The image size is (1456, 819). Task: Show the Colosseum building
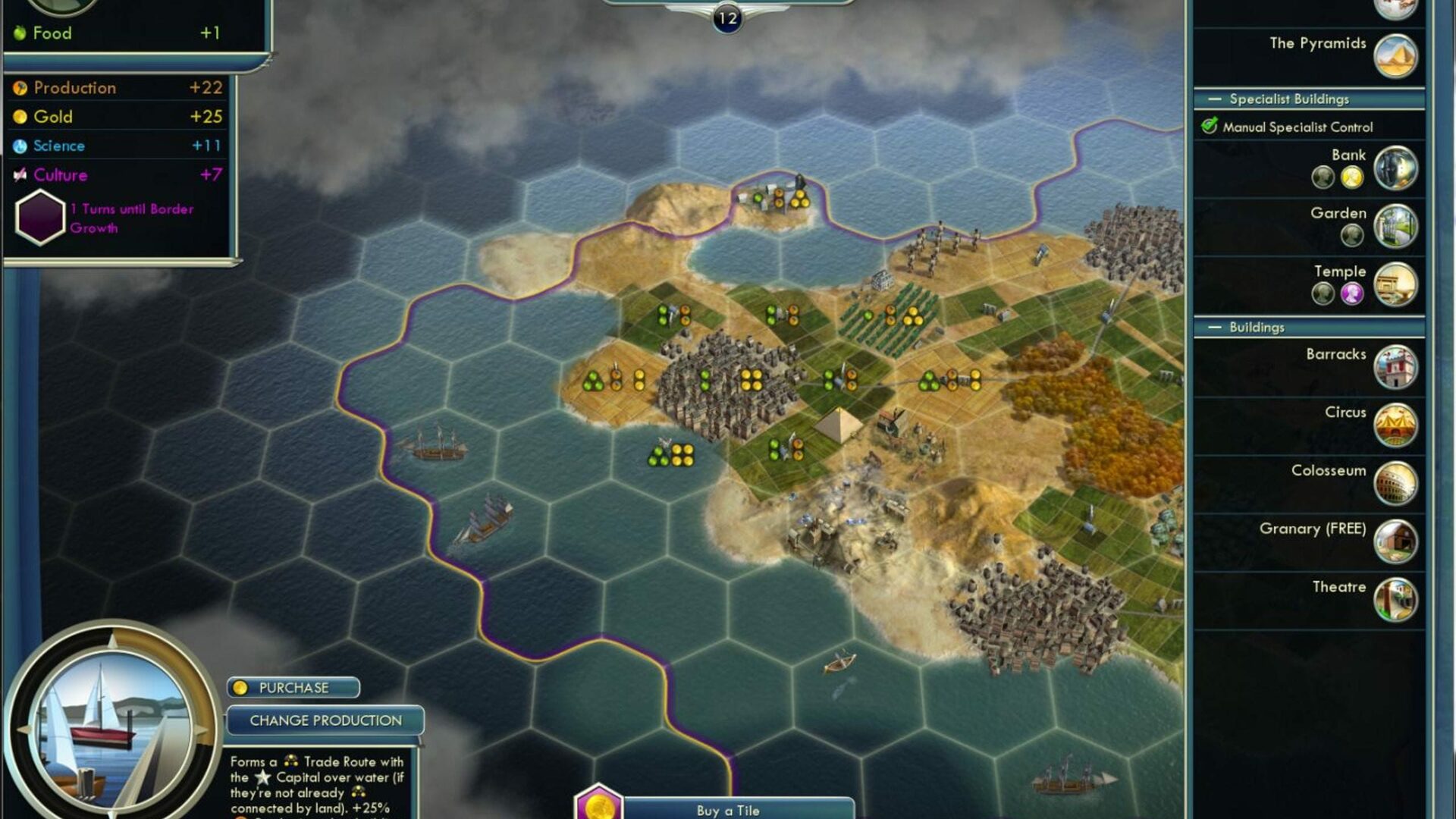[1395, 483]
